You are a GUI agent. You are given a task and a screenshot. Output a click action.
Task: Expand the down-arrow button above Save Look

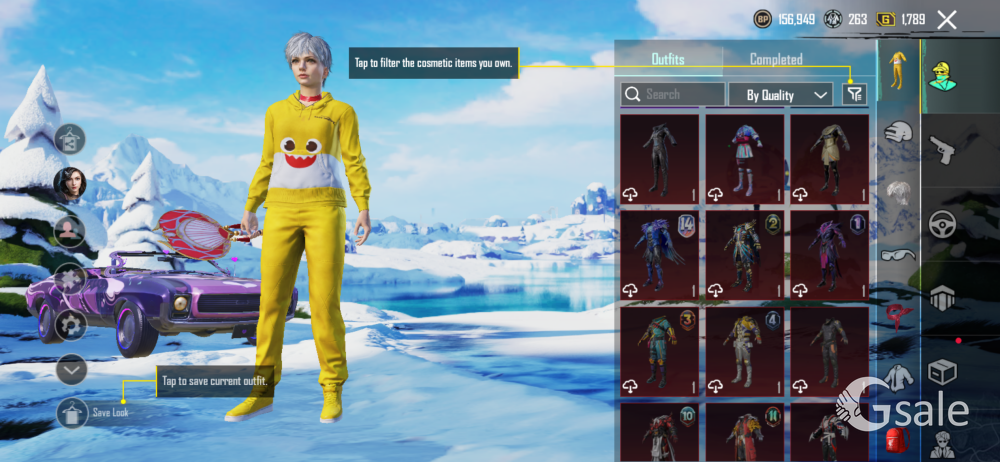[71, 369]
